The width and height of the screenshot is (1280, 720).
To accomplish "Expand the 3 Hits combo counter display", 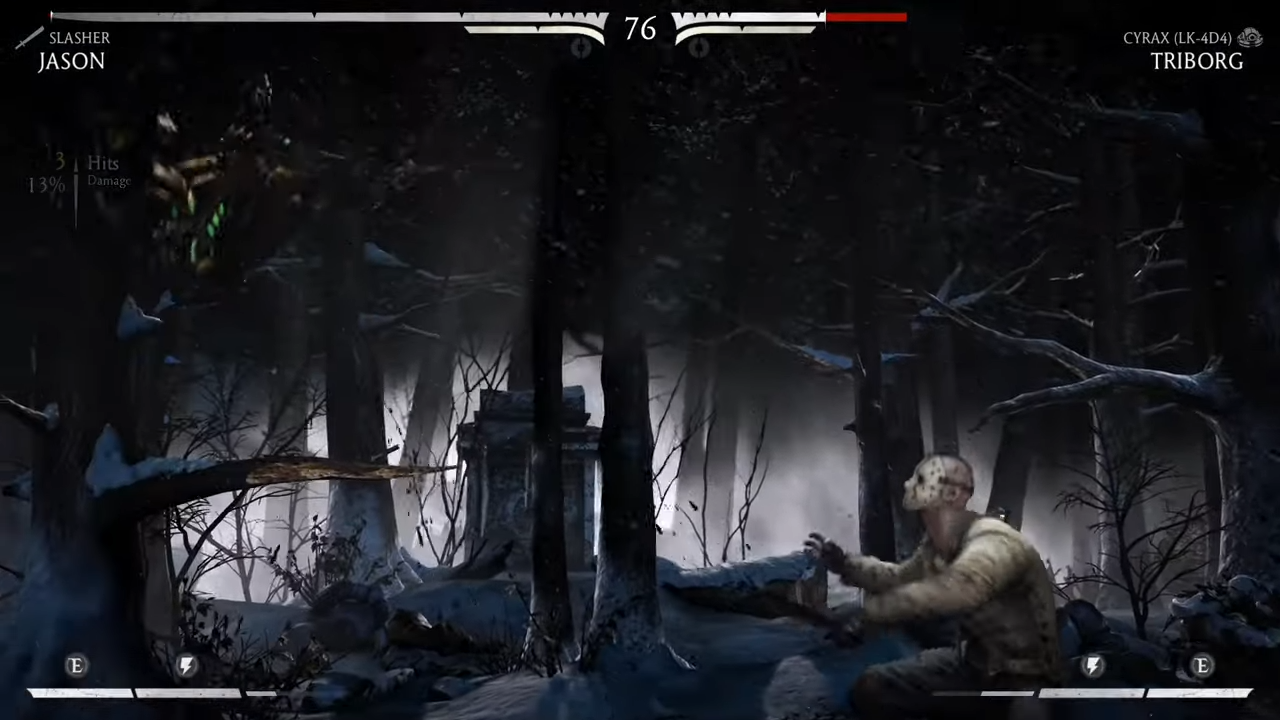I will [85, 162].
